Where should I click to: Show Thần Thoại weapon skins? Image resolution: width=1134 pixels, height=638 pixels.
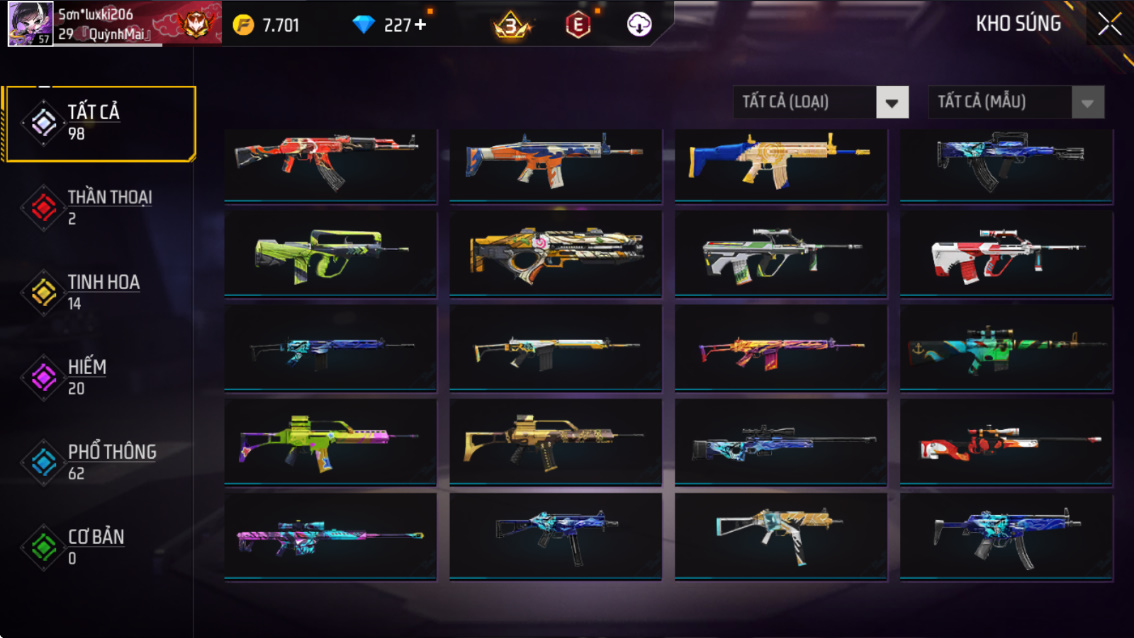[x=98, y=207]
